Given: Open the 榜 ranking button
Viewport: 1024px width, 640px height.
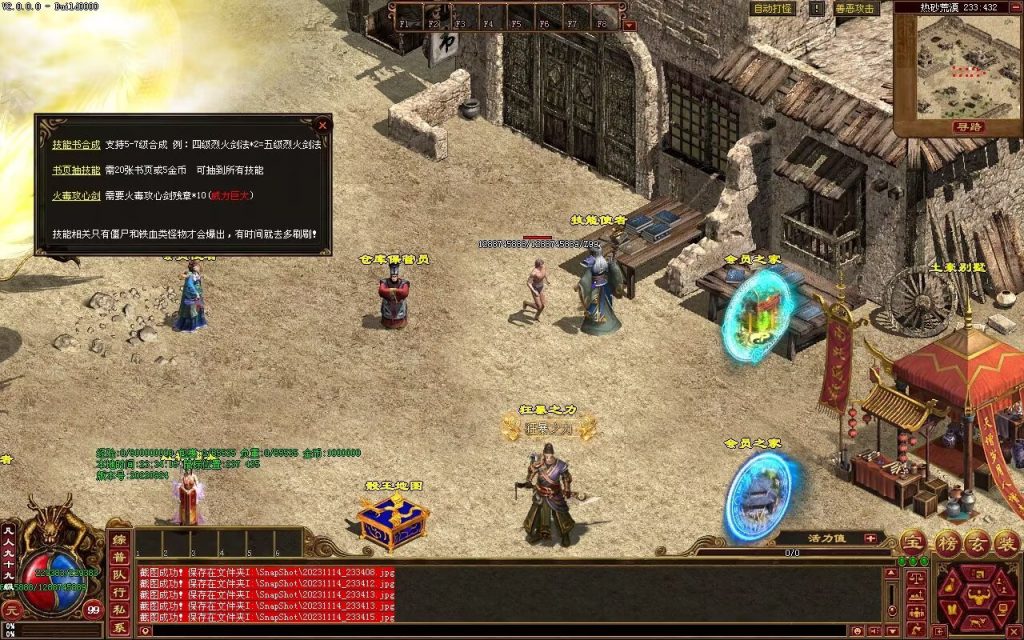Looking at the screenshot, I should coord(946,541).
